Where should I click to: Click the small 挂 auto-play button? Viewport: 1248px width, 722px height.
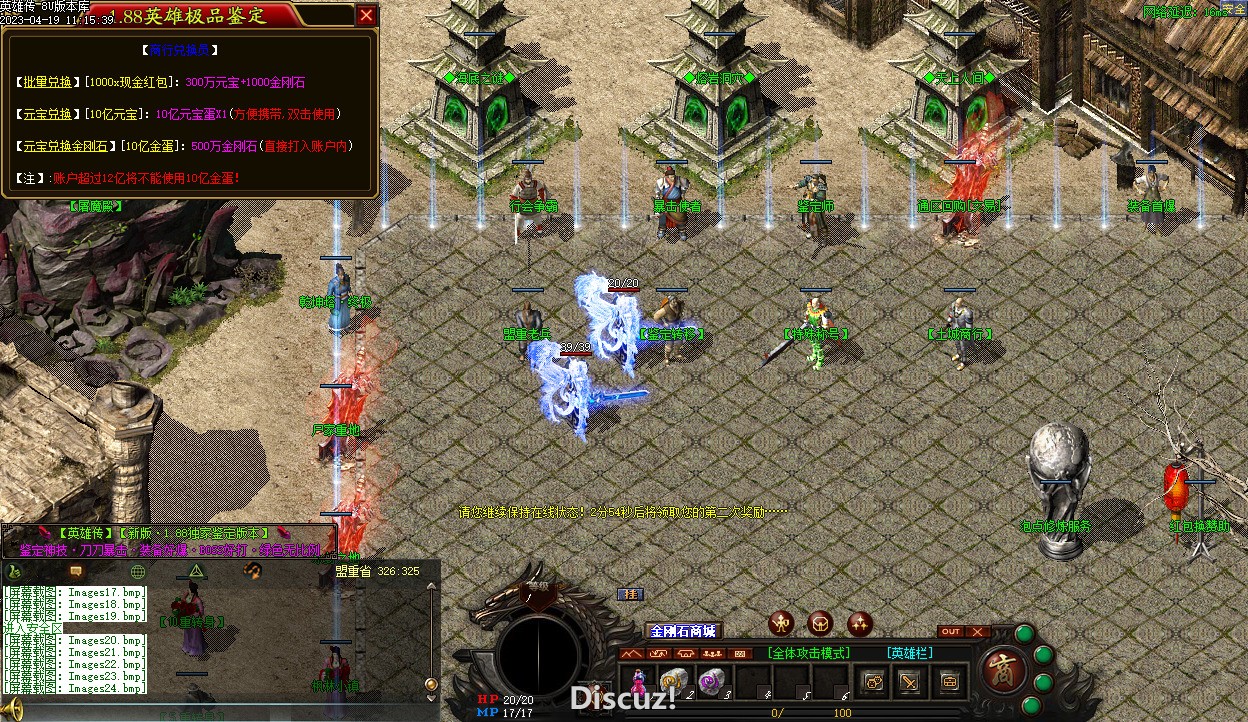(629, 594)
